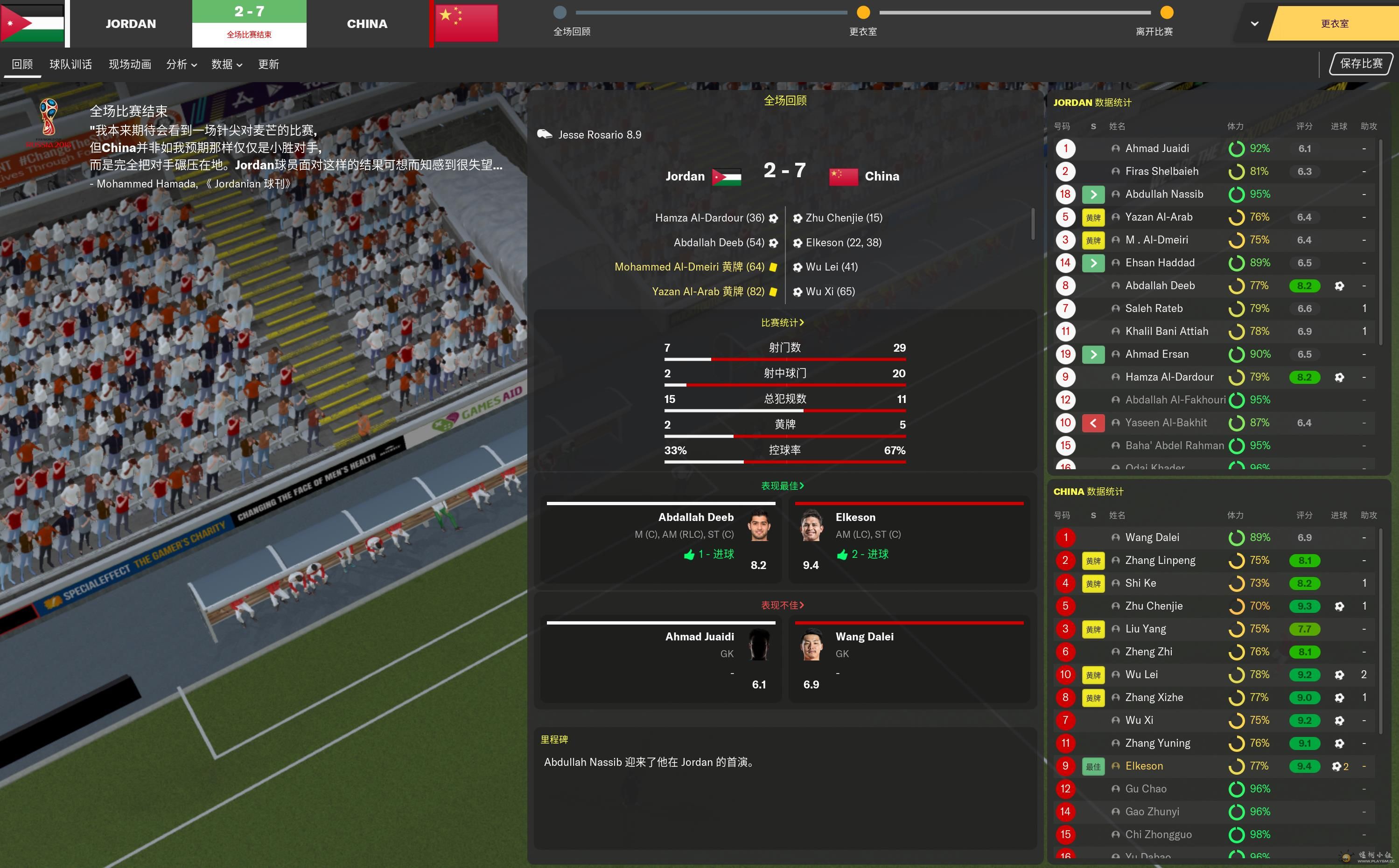Select Wang Dalei row in China stats
The width and height of the screenshot is (1399, 868).
click(1152, 537)
